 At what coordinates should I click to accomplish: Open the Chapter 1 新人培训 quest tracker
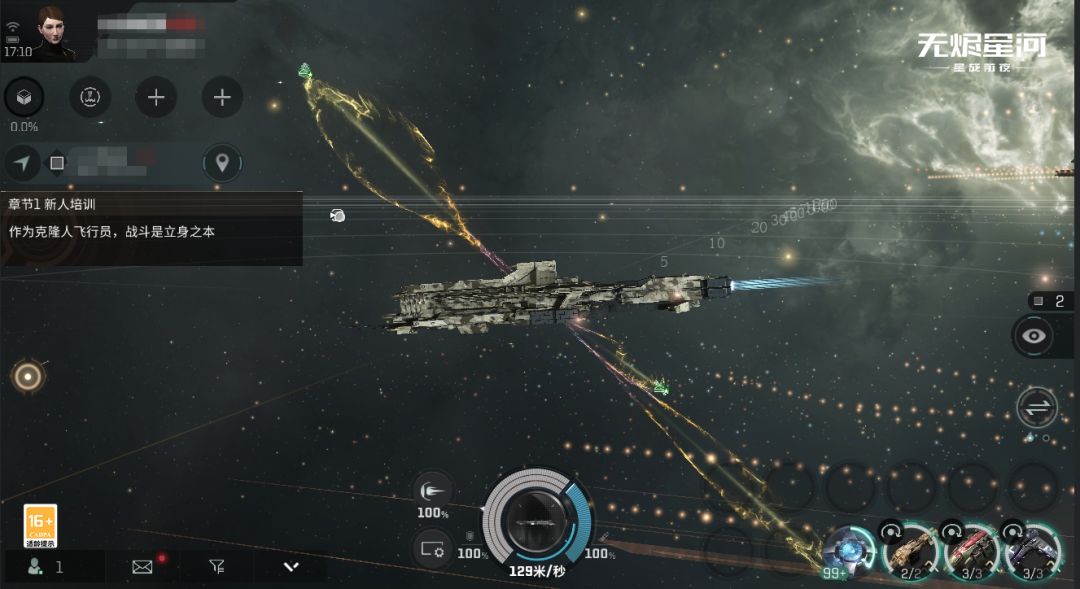tap(150, 218)
